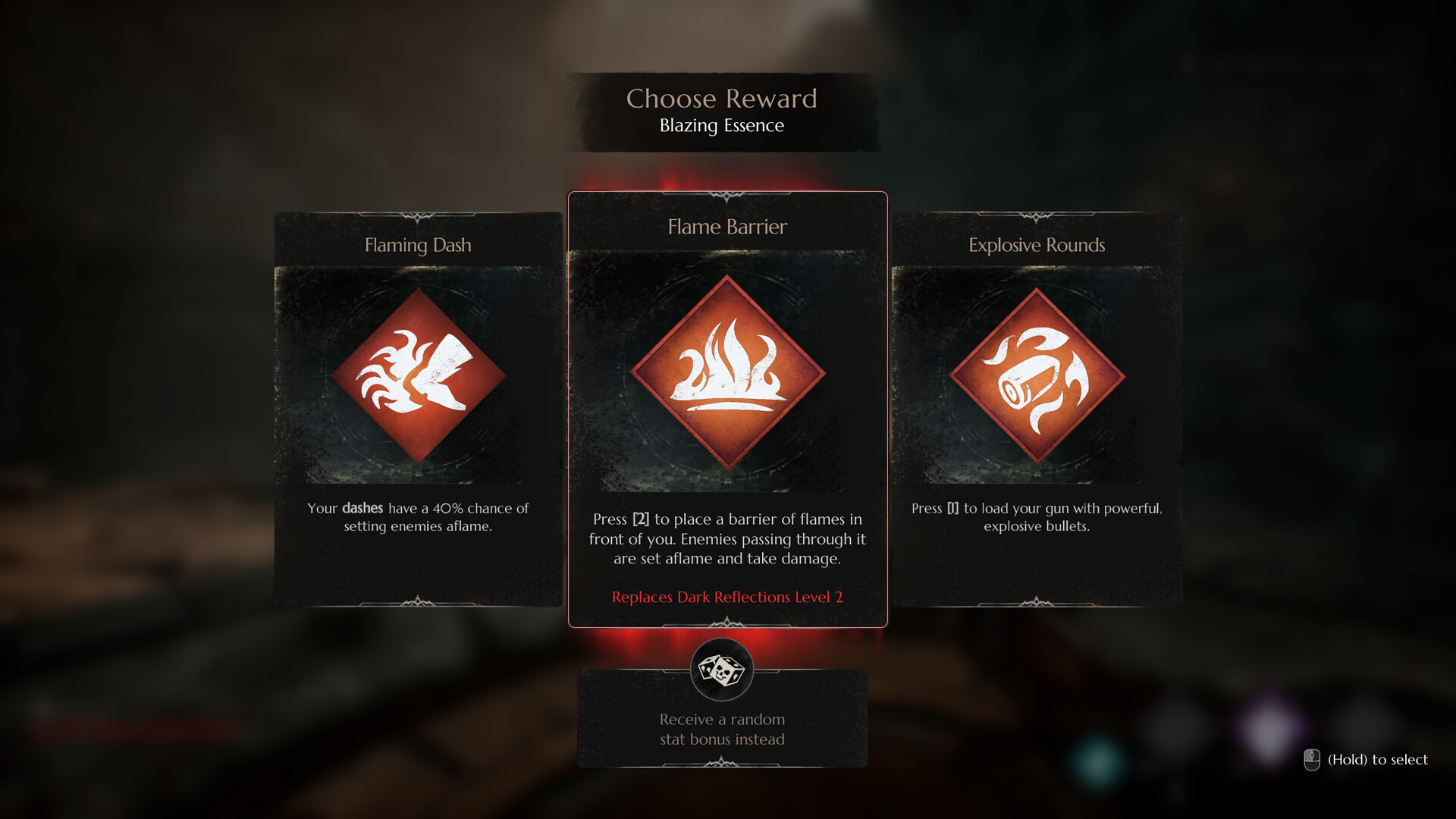Click the Explosive Rounds bullet icon
1456x819 pixels.
click(1037, 371)
